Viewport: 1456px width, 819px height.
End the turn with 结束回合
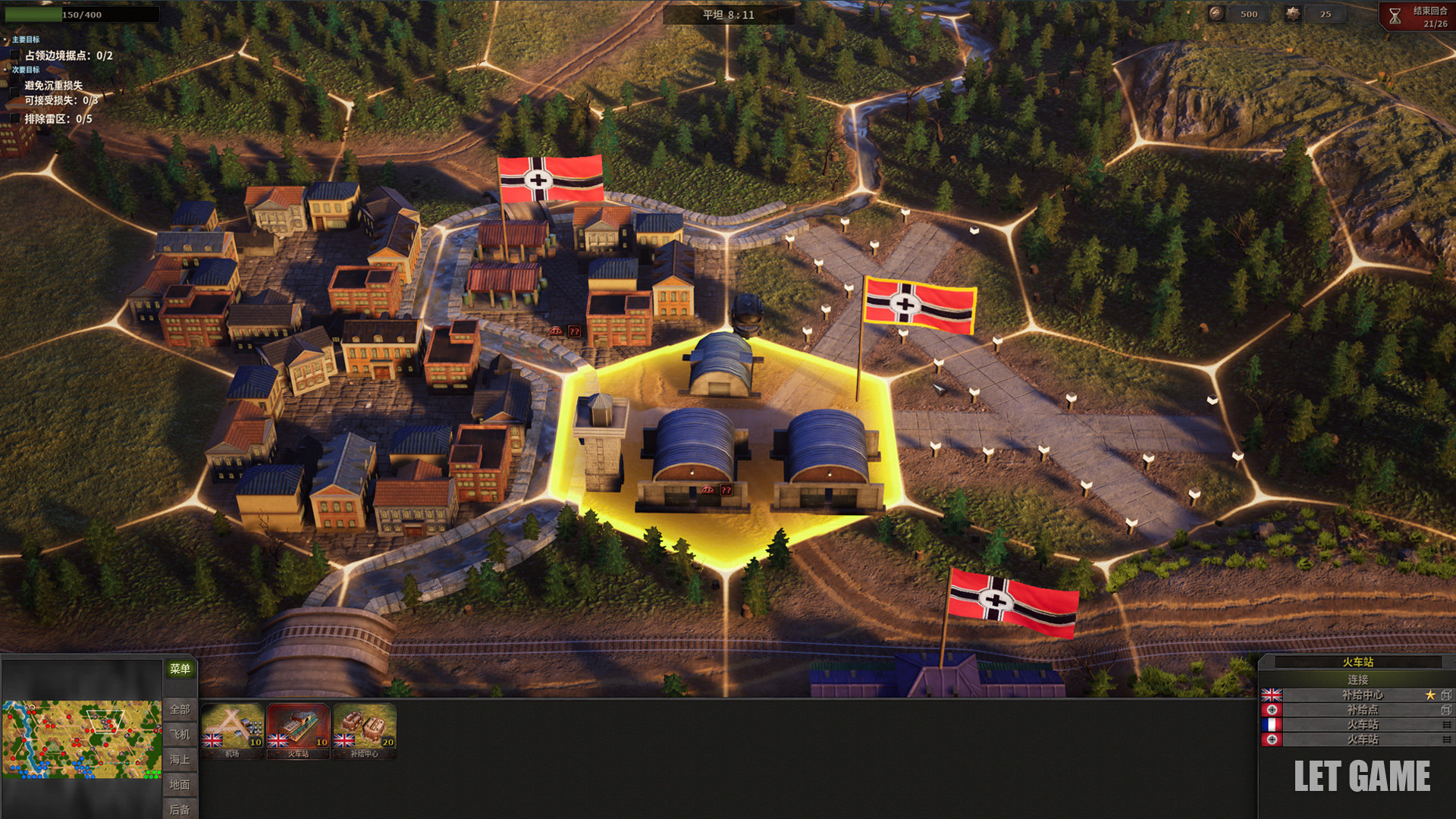click(1417, 16)
